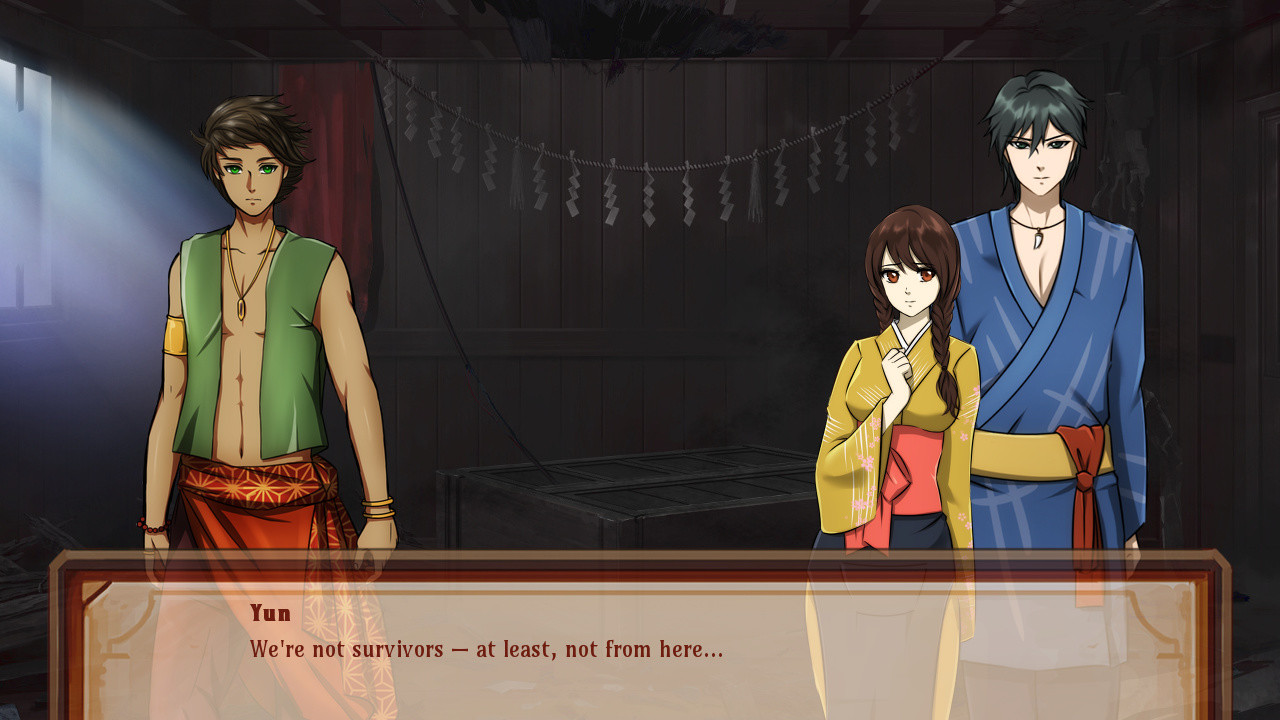Click the dialogue line about survivors
The image size is (1280, 720).
click(x=490, y=648)
